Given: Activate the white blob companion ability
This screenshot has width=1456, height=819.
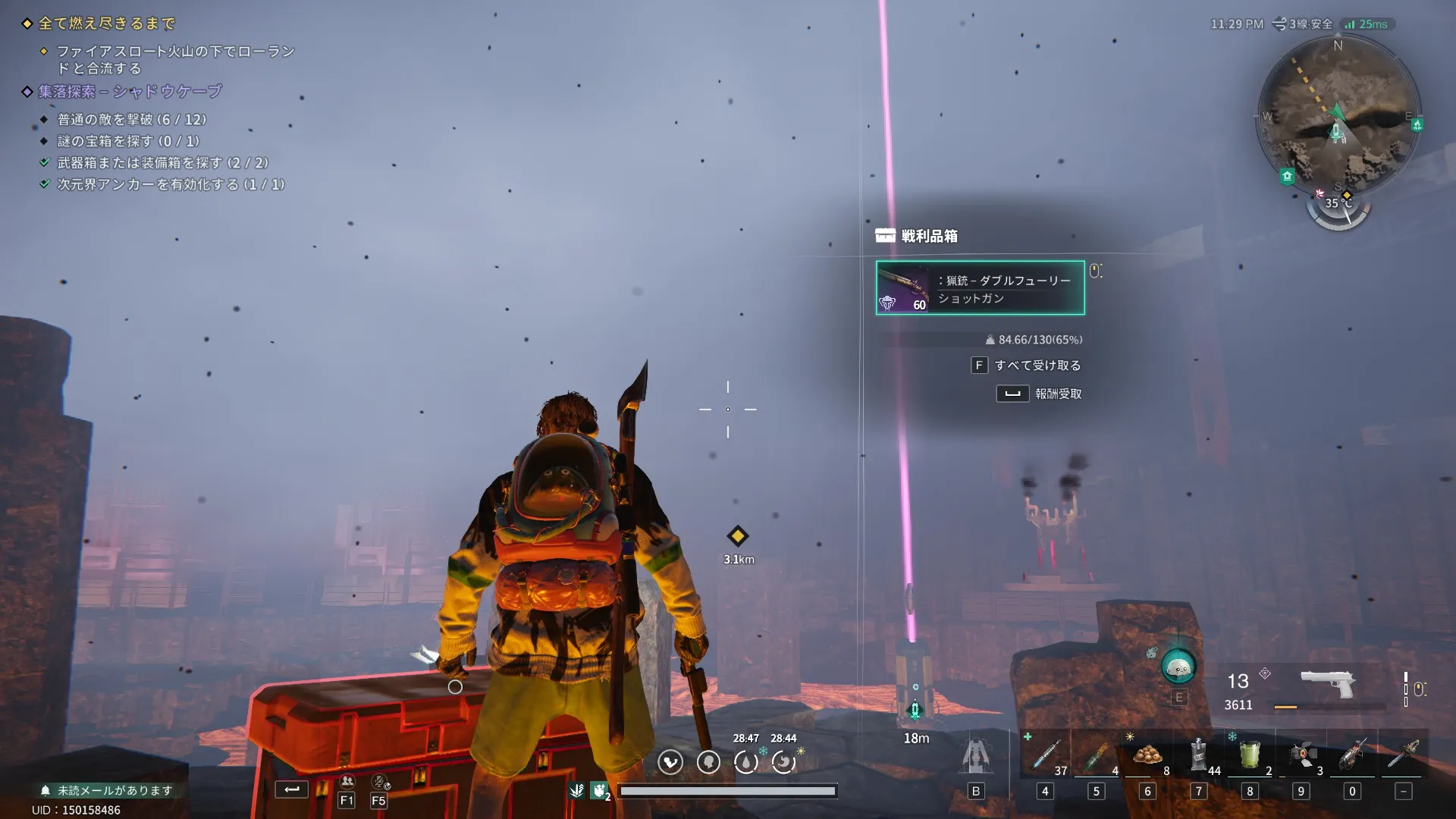Looking at the screenshot, I should tap(1178, 668).
